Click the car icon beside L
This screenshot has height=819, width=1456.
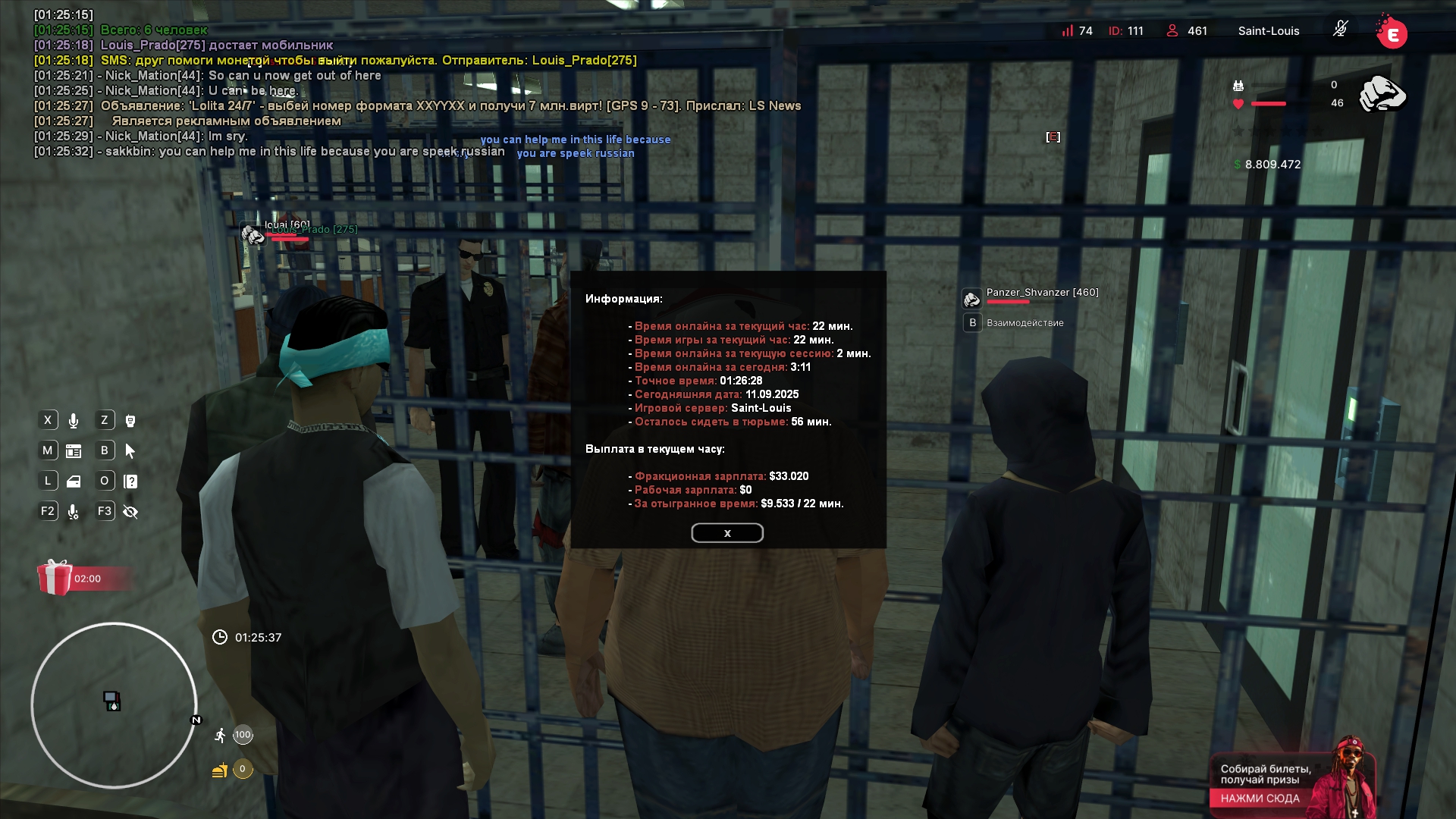[x=74, y=482]
